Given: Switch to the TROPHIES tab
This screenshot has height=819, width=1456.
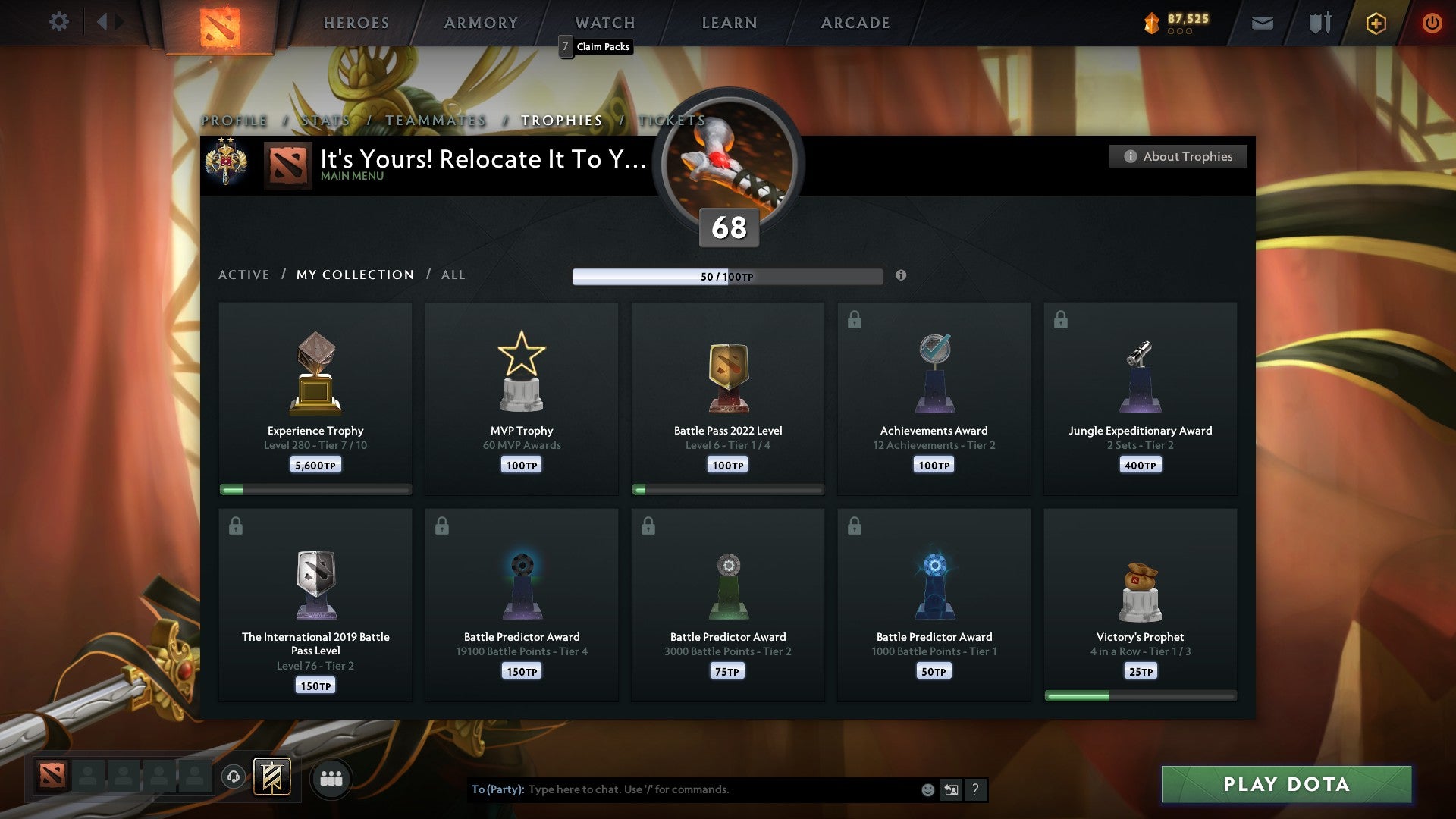Looking at the screenshot, I should pos(560,120).
